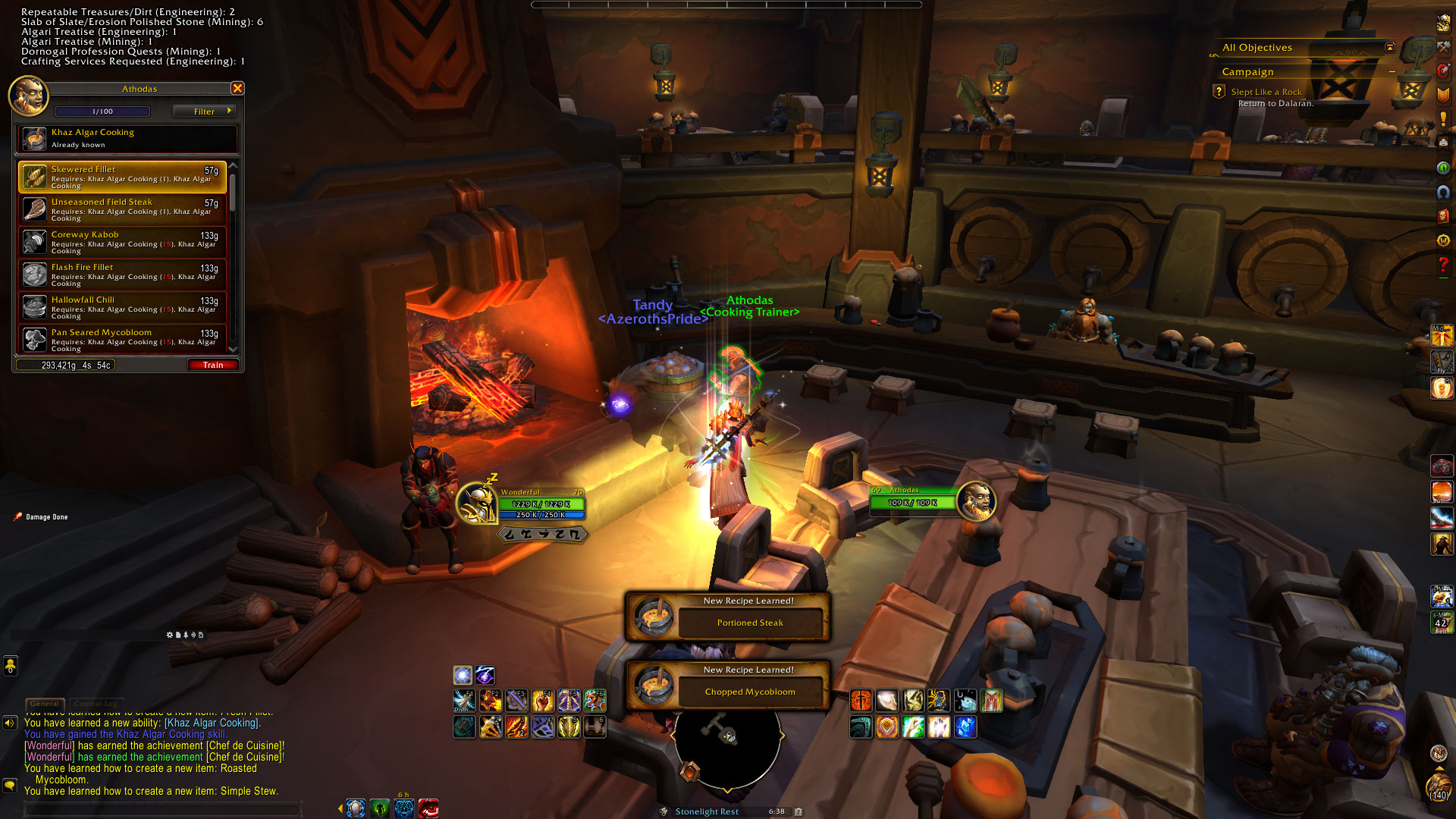Screen dimensions: 1456x819
Task: Open the Combat Log tab
Action: click(95, 704)
